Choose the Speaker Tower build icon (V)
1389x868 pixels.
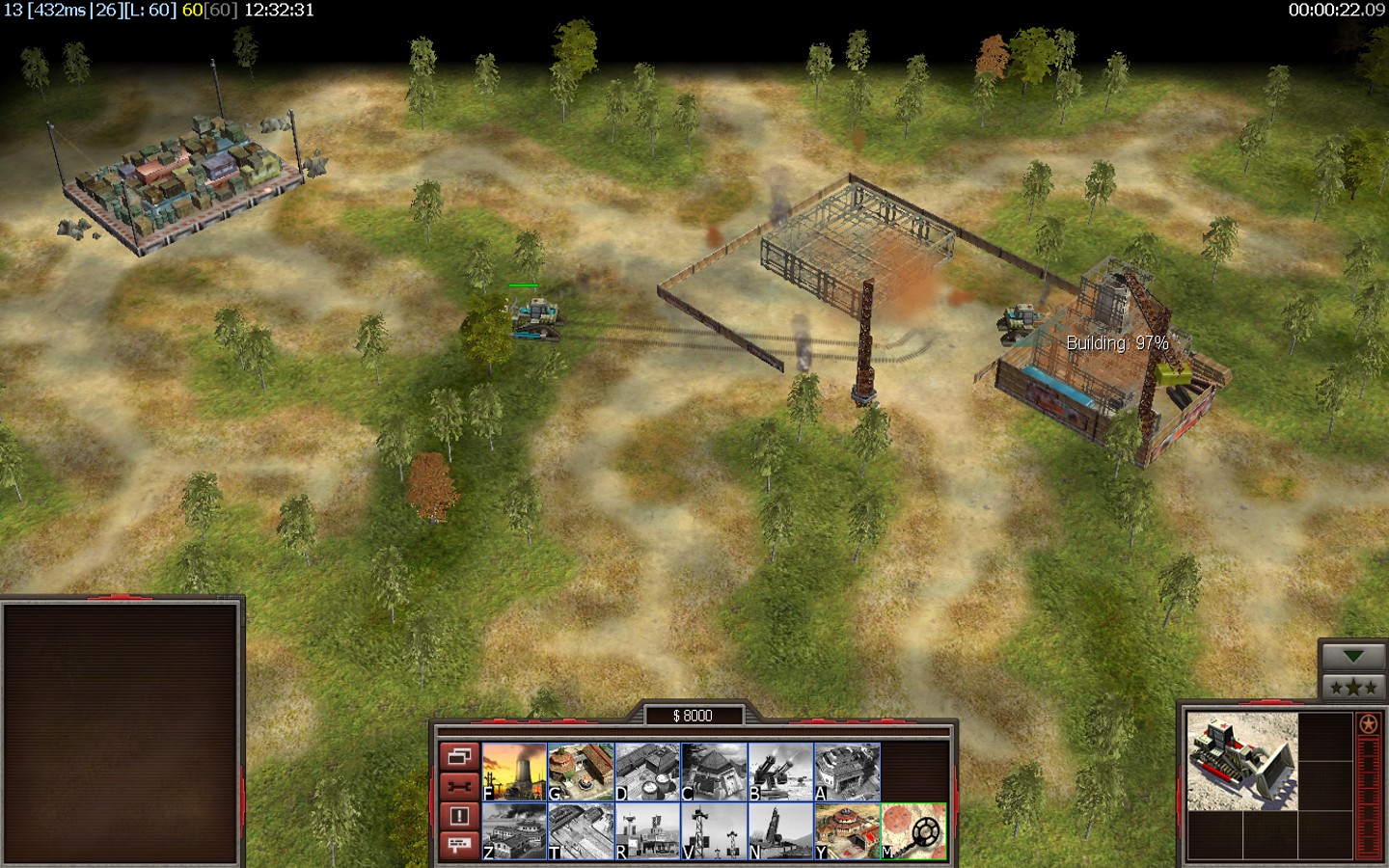point(714,831)
